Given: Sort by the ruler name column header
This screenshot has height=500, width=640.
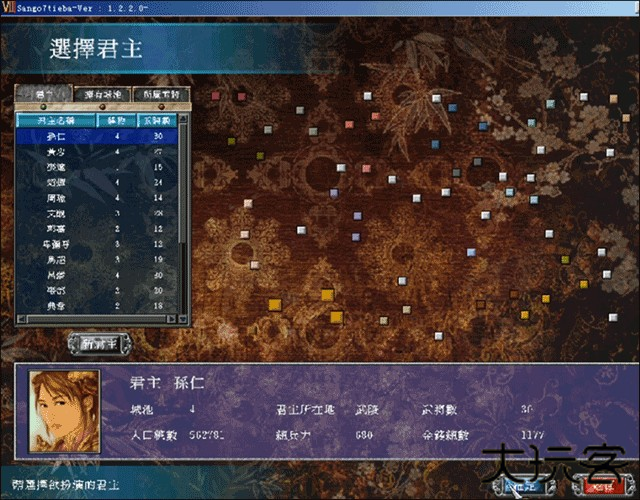Looking at the screenshot, I should [56, 119].
